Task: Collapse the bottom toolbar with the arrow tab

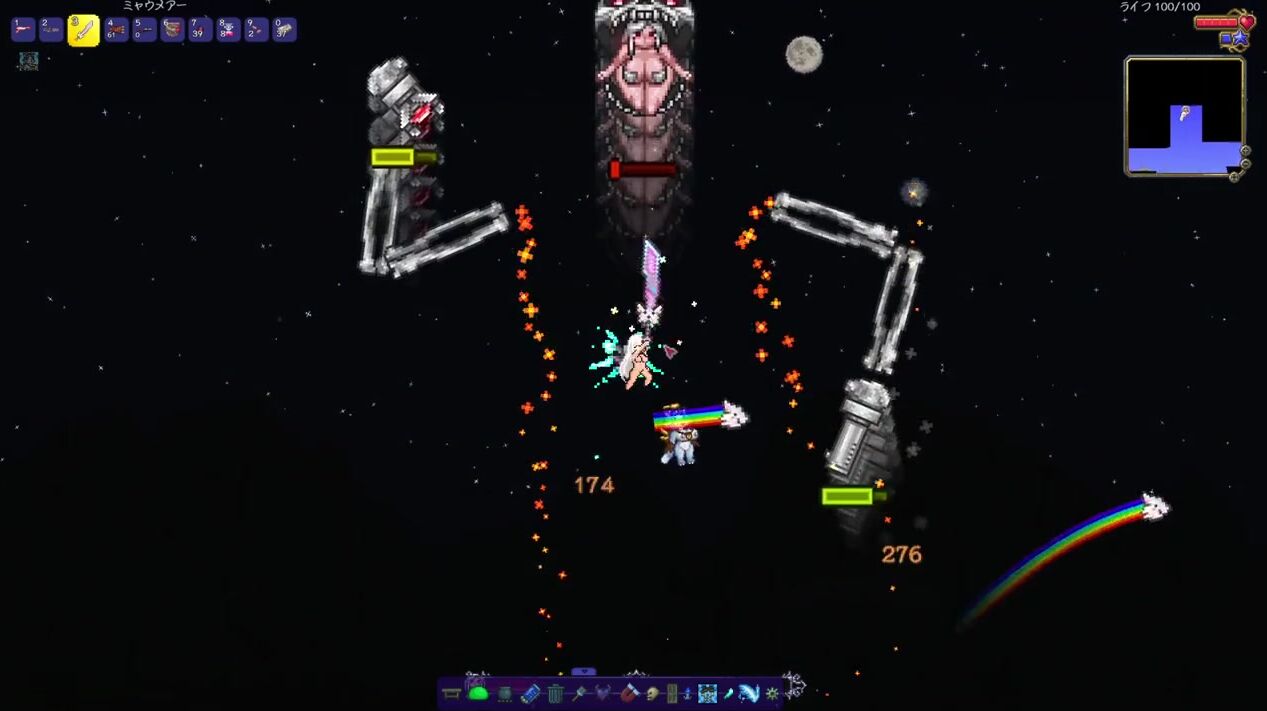Action: (583, 672)
